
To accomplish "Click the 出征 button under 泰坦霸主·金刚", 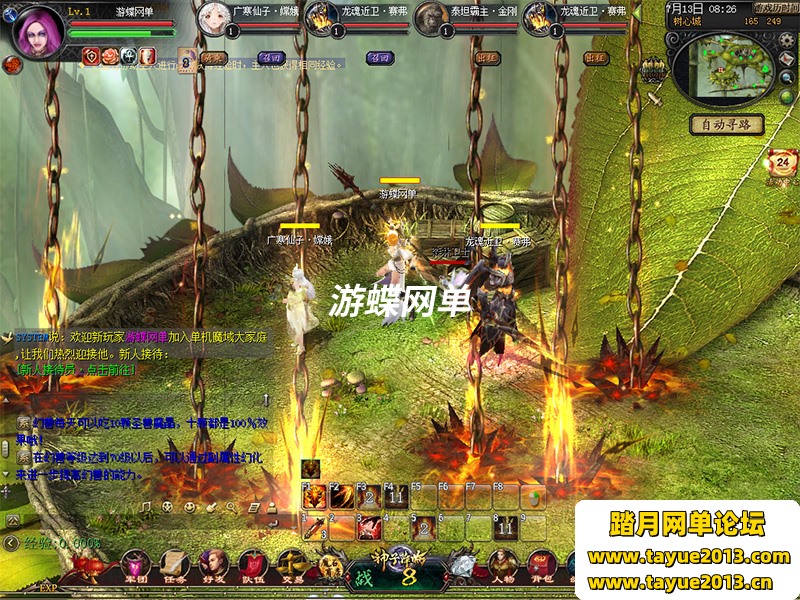I will 487,58.
